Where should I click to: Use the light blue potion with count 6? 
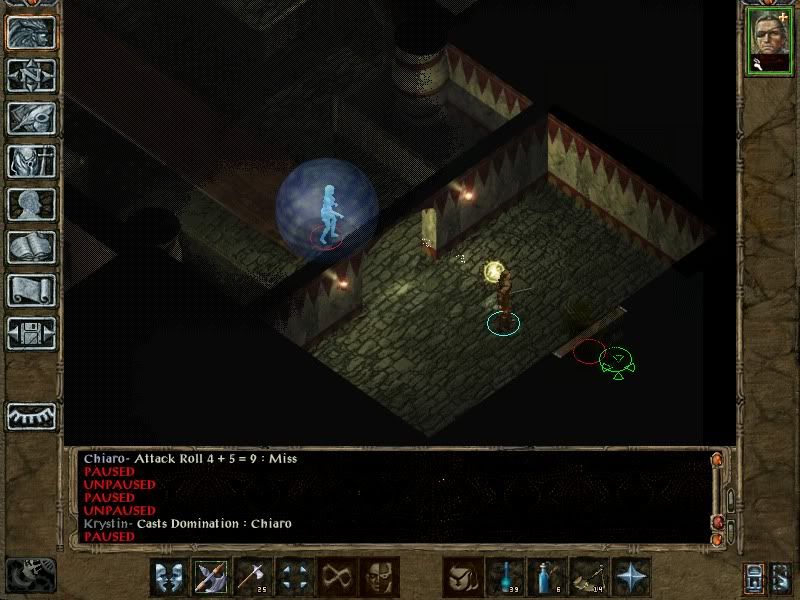coord(547,577)
